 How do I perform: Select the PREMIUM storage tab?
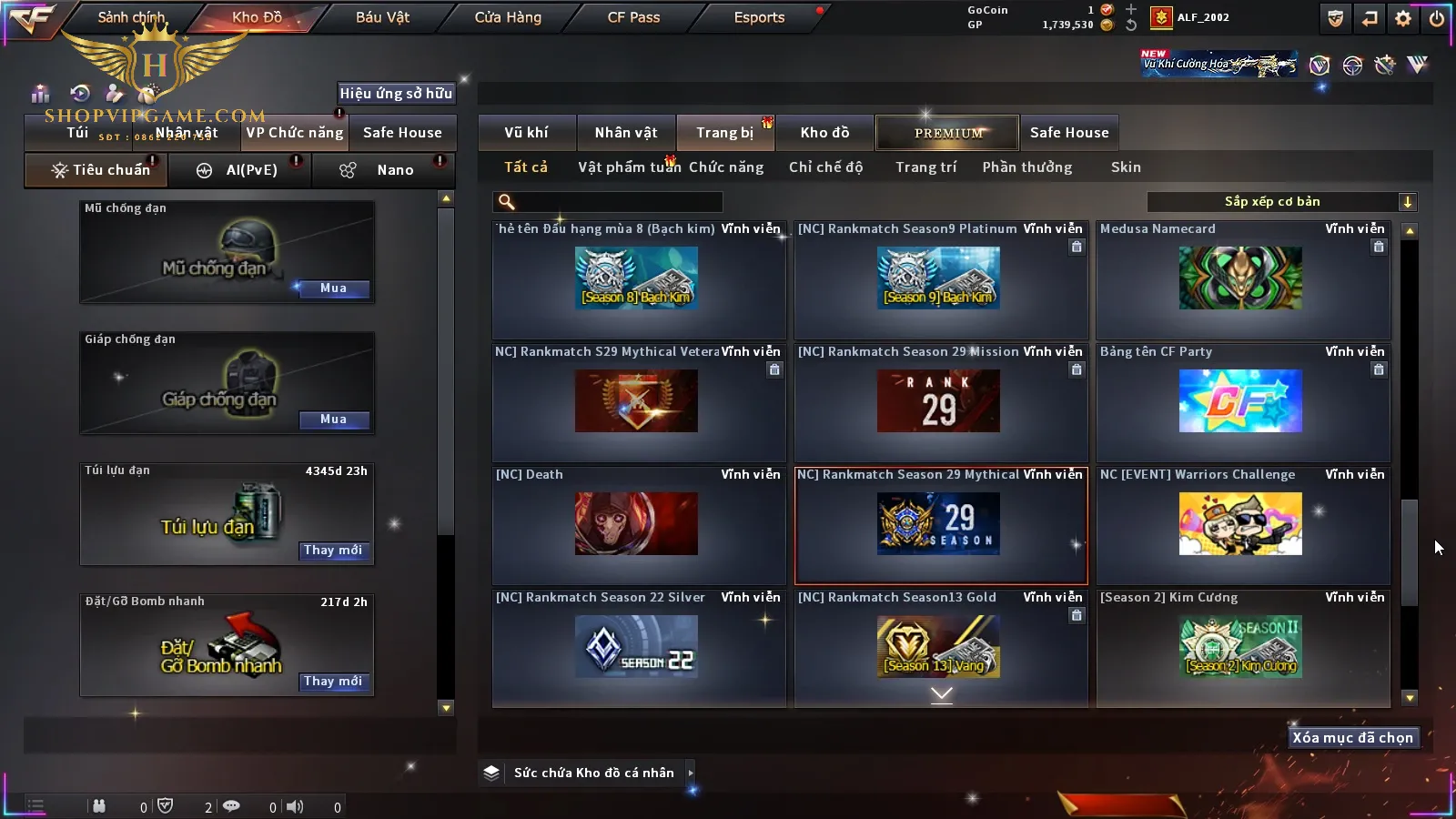(x=947, y=133)
